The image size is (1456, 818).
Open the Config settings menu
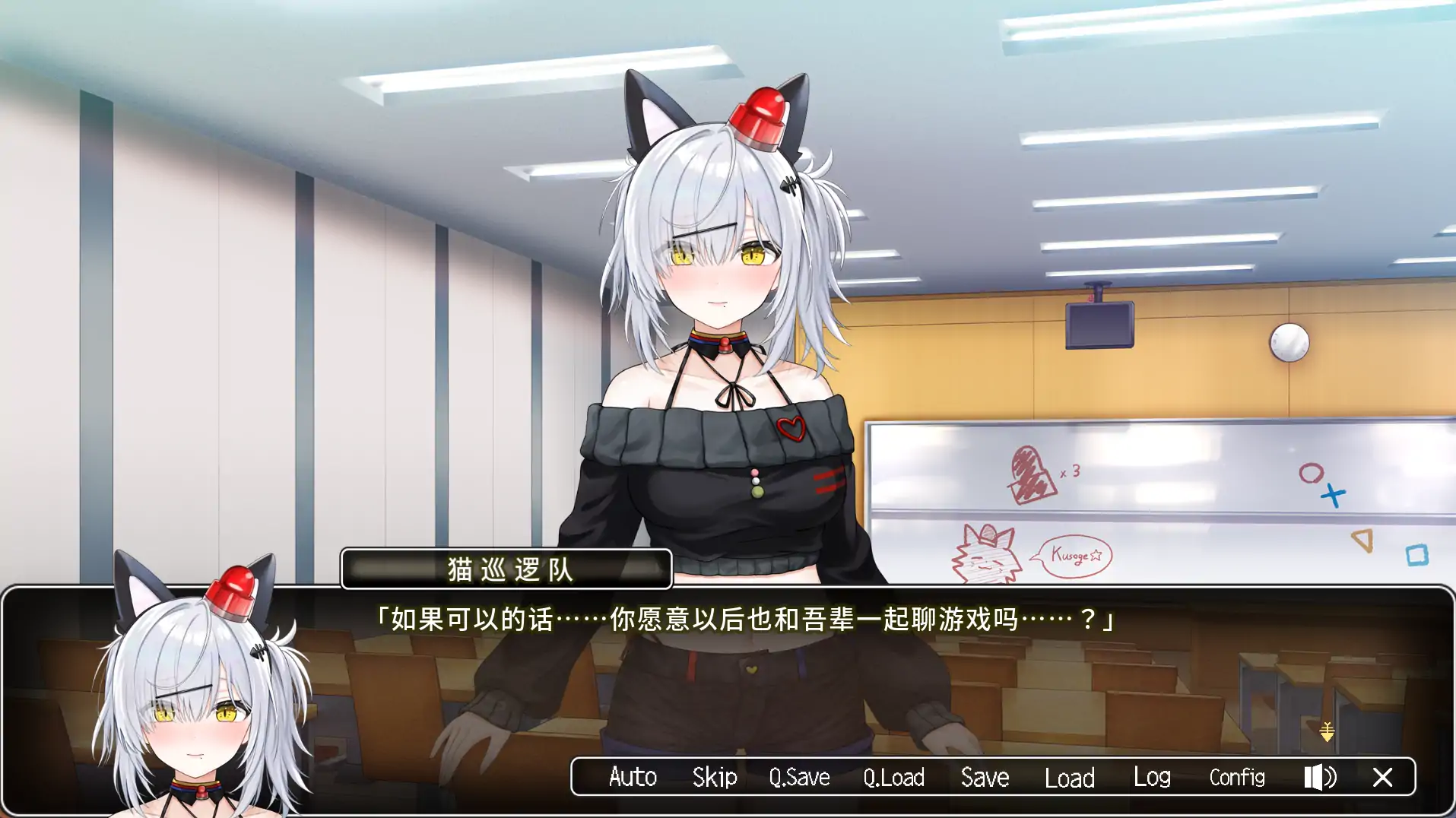click(x=1236, y=777)
